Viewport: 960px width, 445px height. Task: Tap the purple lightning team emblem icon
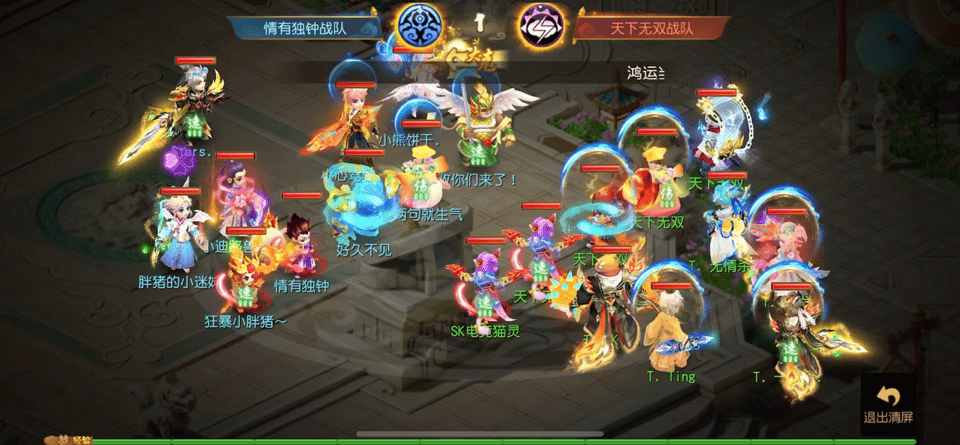(541, 27)
